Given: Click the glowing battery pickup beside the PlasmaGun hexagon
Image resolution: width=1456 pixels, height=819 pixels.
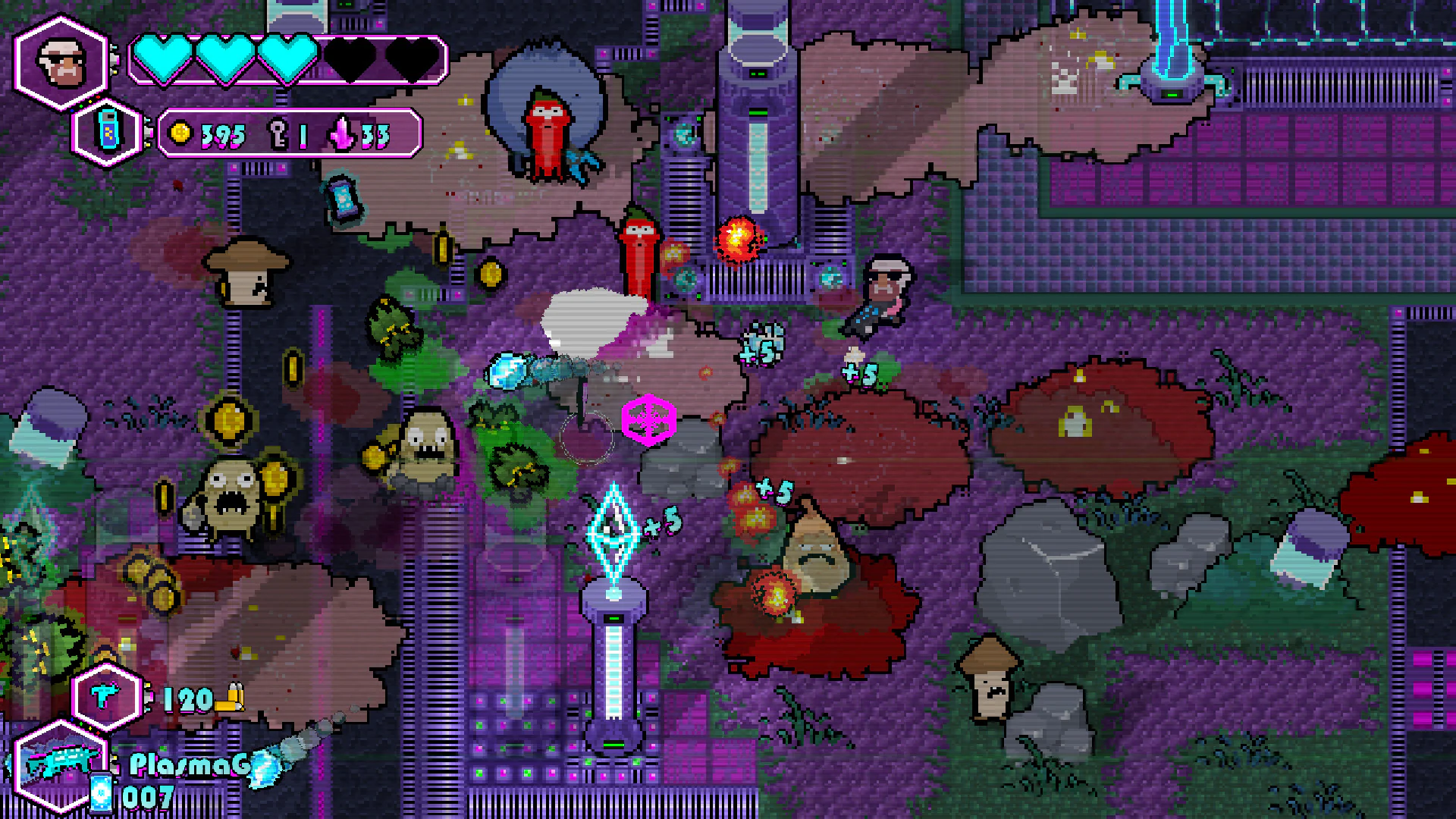Looking at the screenshot, I should coord(99,792).
